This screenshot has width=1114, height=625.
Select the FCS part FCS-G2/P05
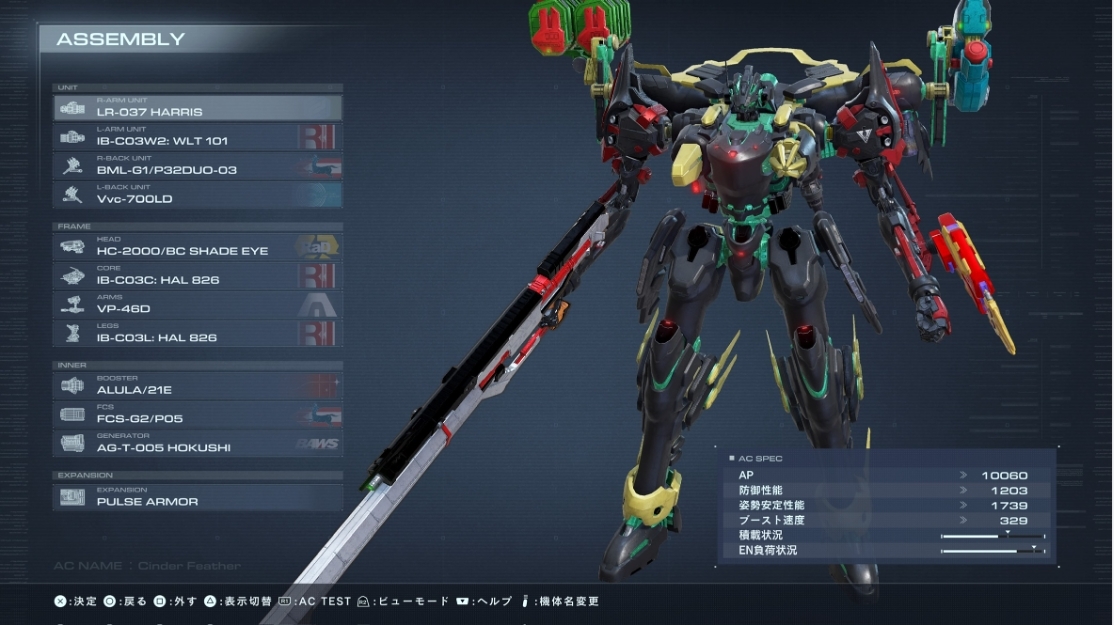pos(198,415)
